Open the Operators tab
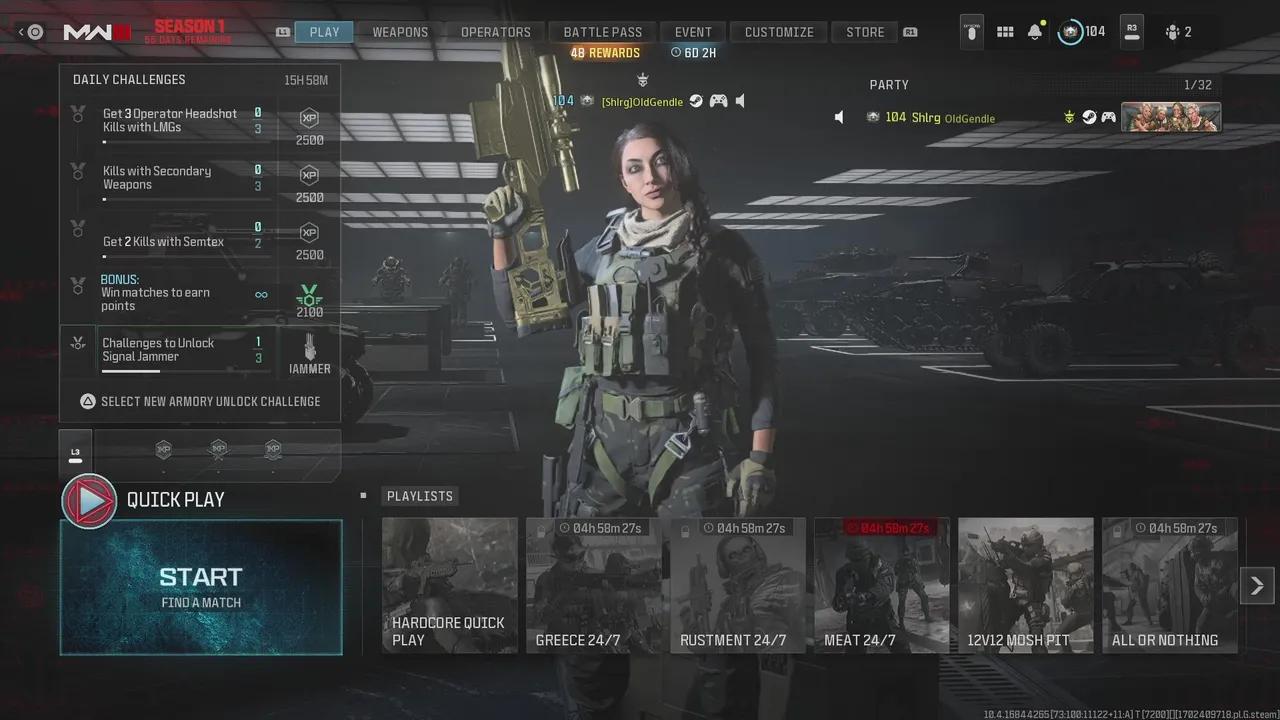The width and height of the screenshot is (1280, 720). (495, 32)
